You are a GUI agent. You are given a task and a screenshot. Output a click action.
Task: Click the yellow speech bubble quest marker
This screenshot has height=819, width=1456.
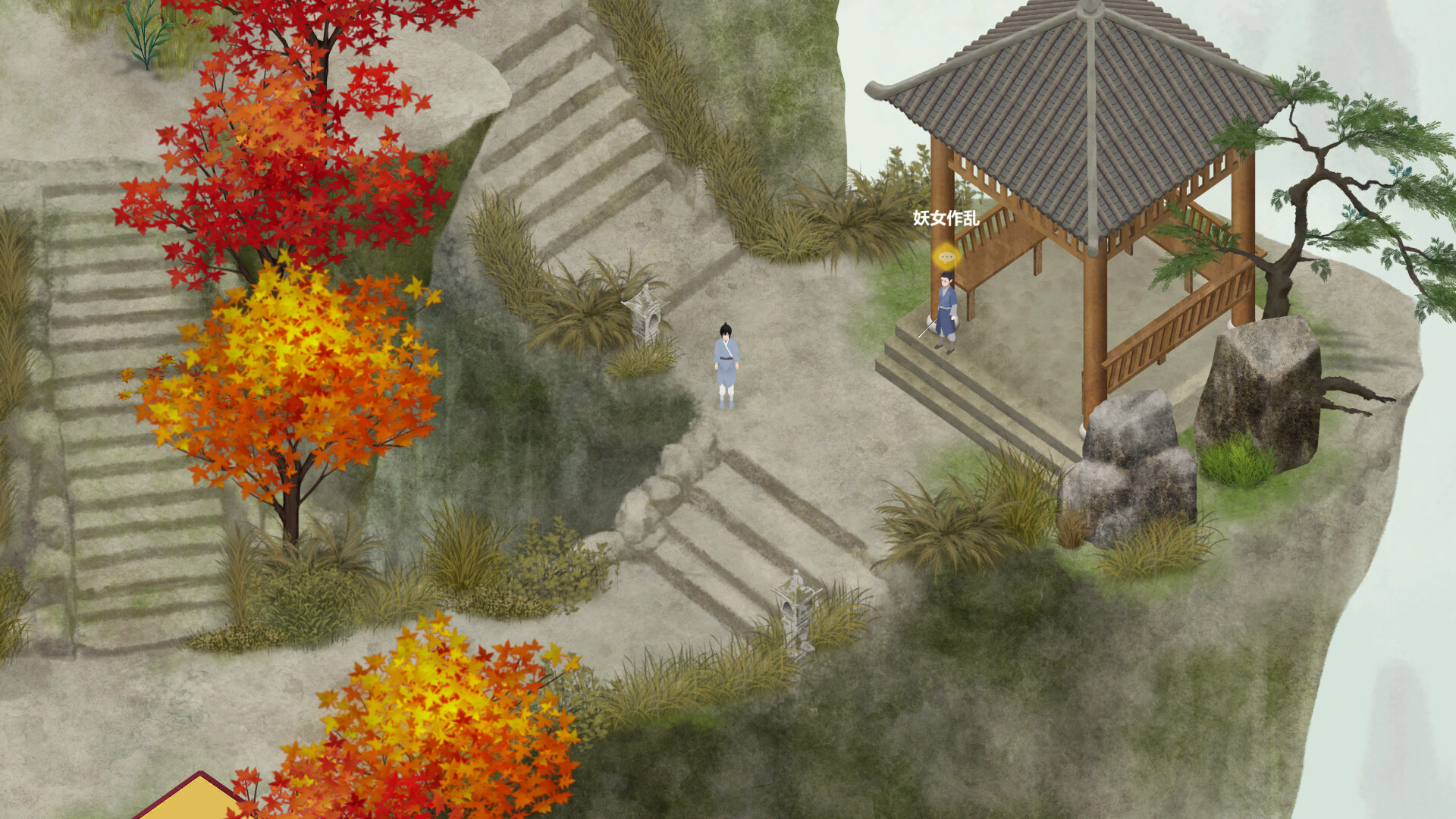(946, 257)
